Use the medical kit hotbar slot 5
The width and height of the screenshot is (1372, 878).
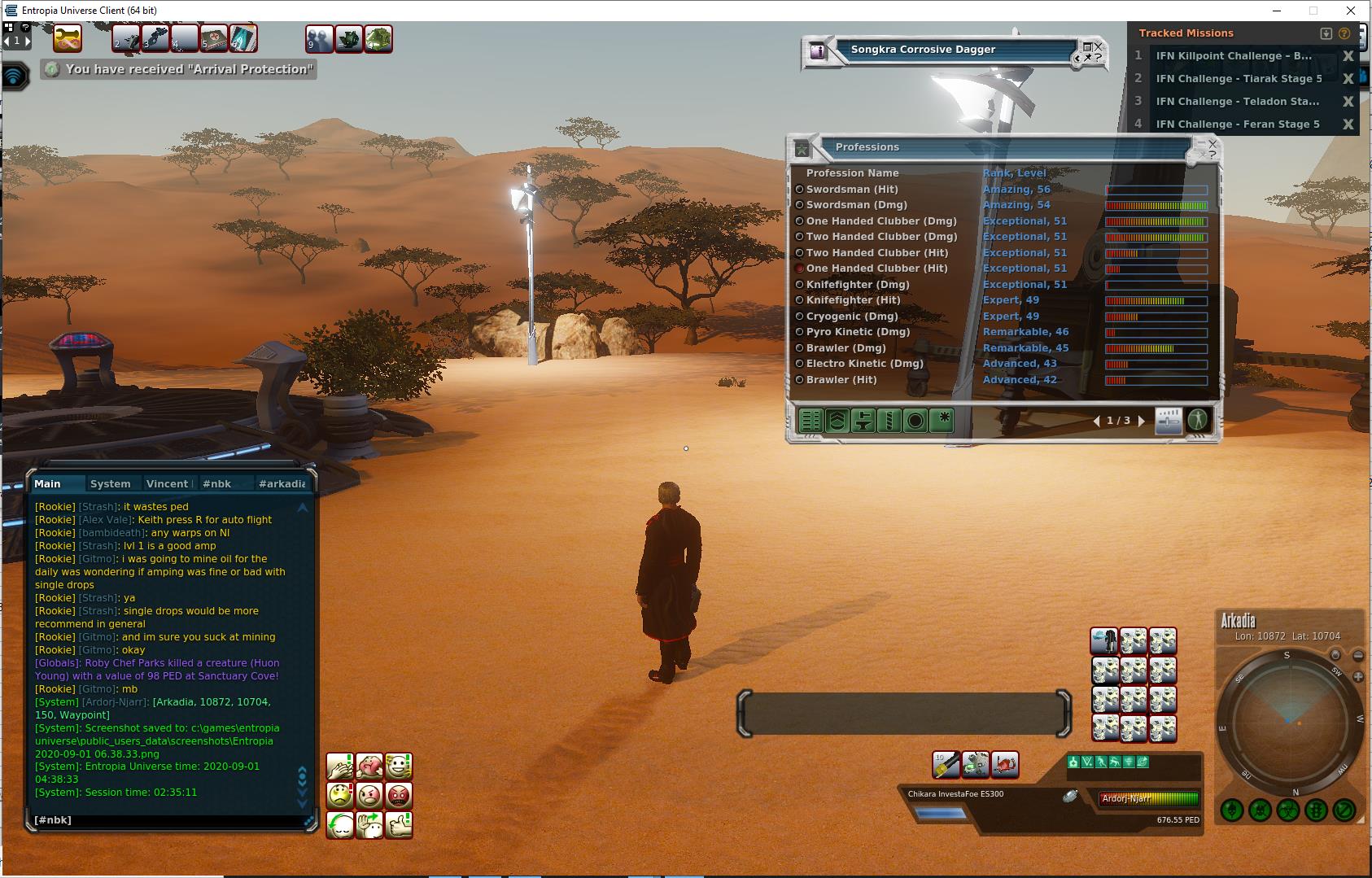(x=214, y=38)
